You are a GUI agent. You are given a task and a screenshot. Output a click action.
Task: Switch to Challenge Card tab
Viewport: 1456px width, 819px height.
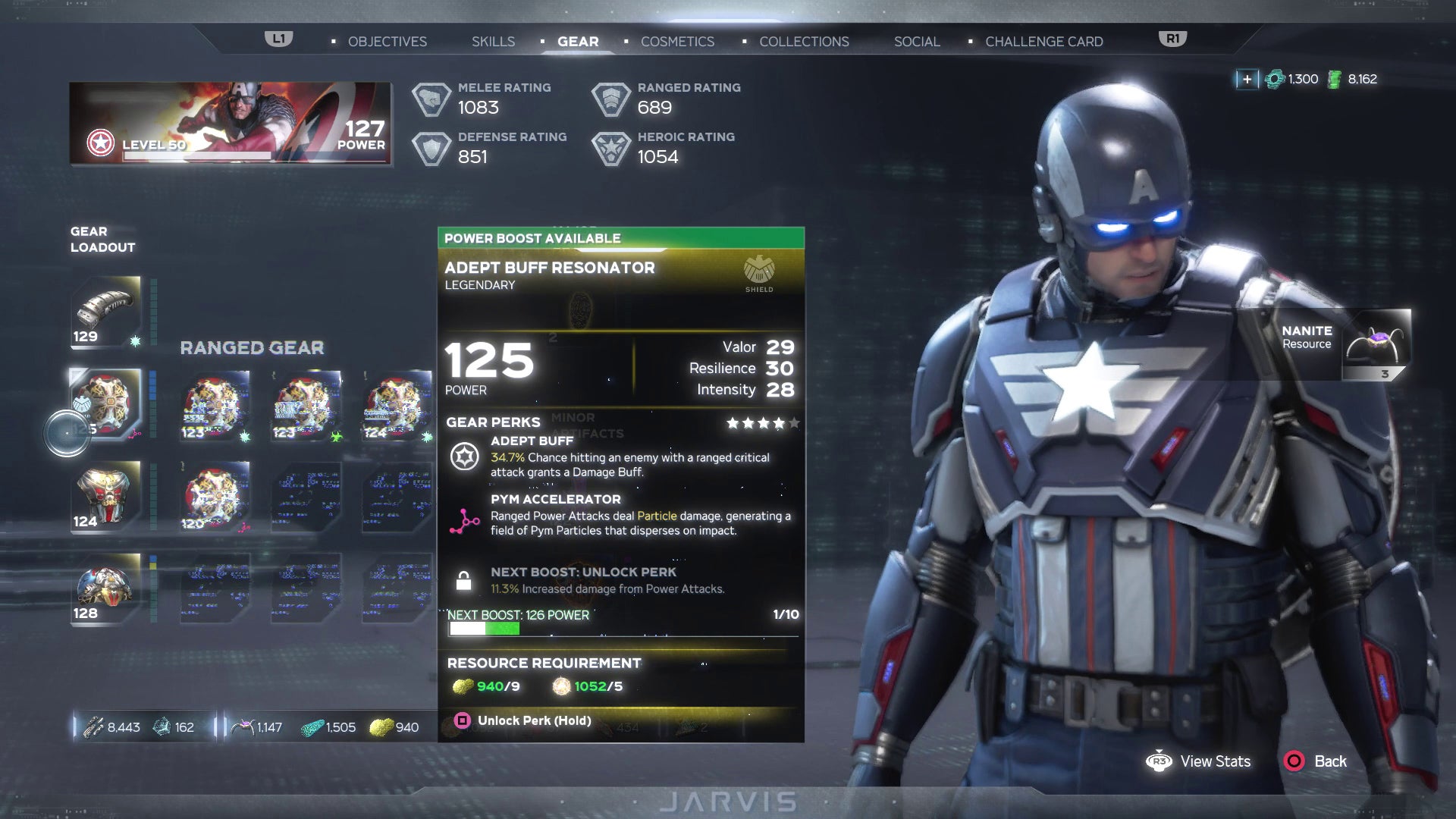tap(1043, 42)
